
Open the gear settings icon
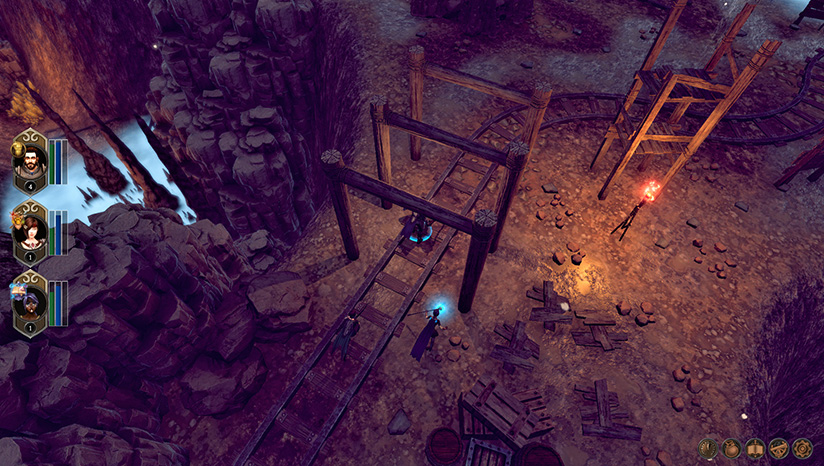point(802,447)
